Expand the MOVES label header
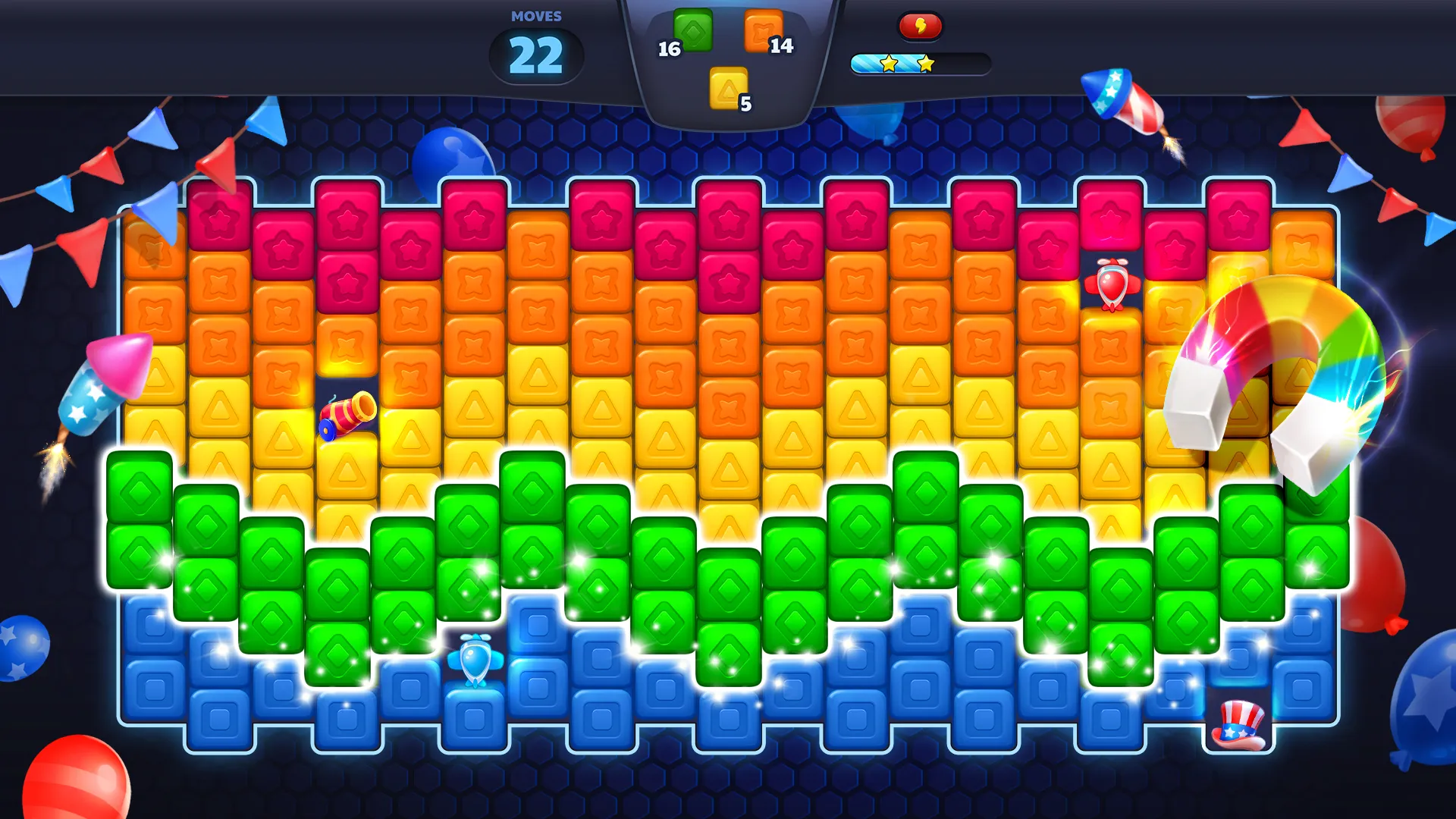 point(536,15)
